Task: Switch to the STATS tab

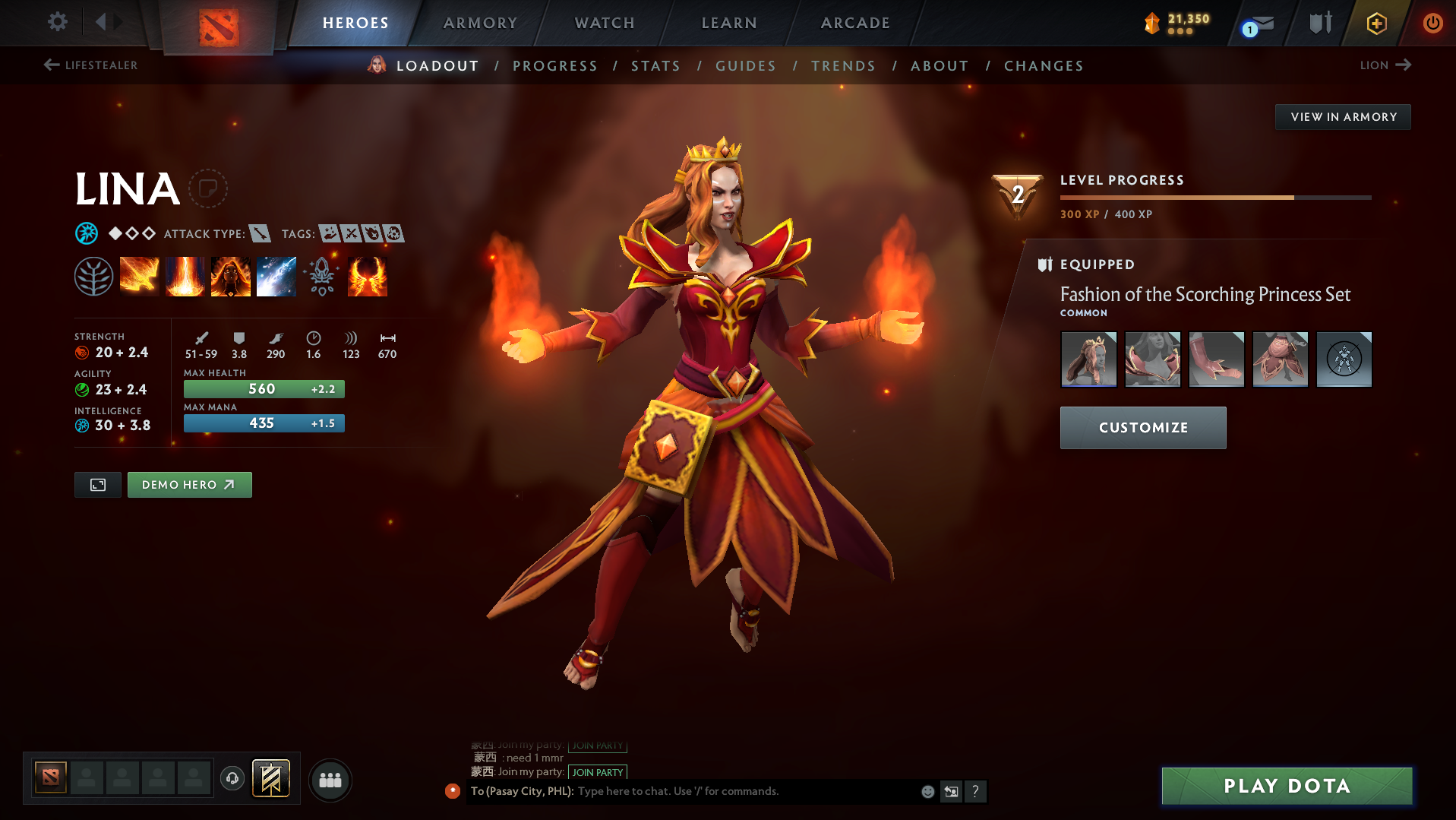Action: pos(655,66)
